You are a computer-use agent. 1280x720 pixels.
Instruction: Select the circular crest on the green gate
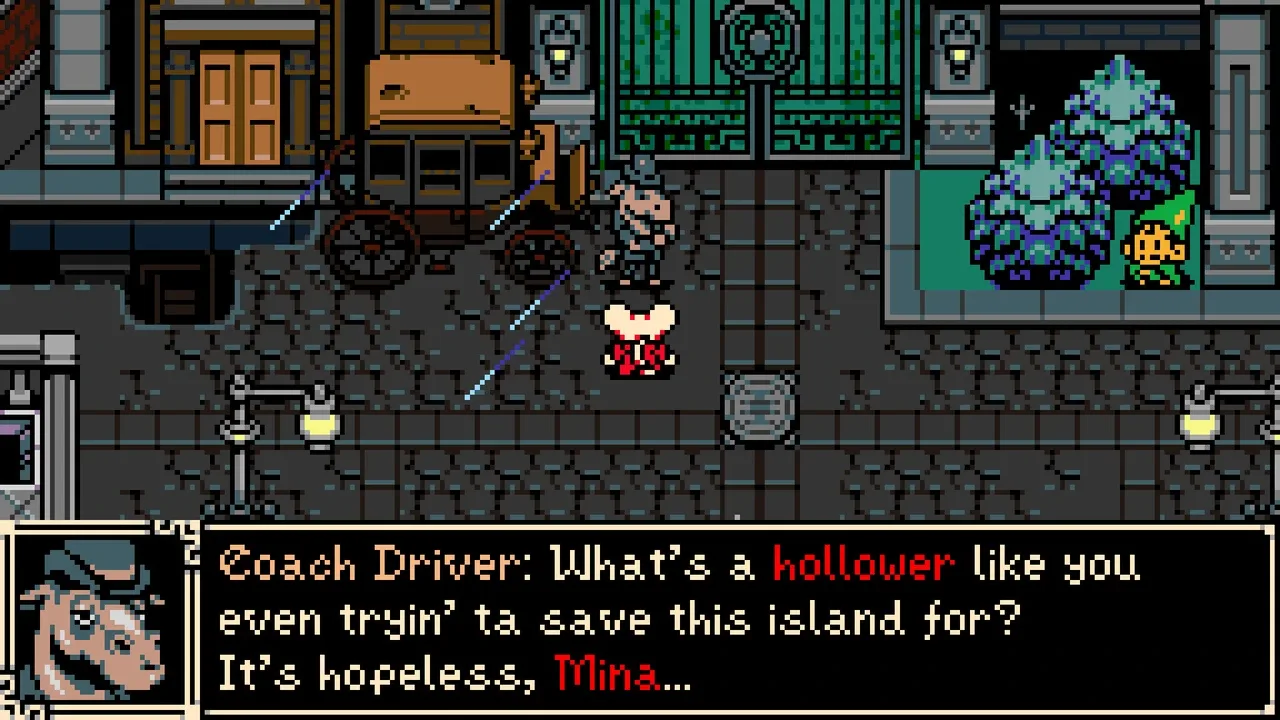pos(757,40)
